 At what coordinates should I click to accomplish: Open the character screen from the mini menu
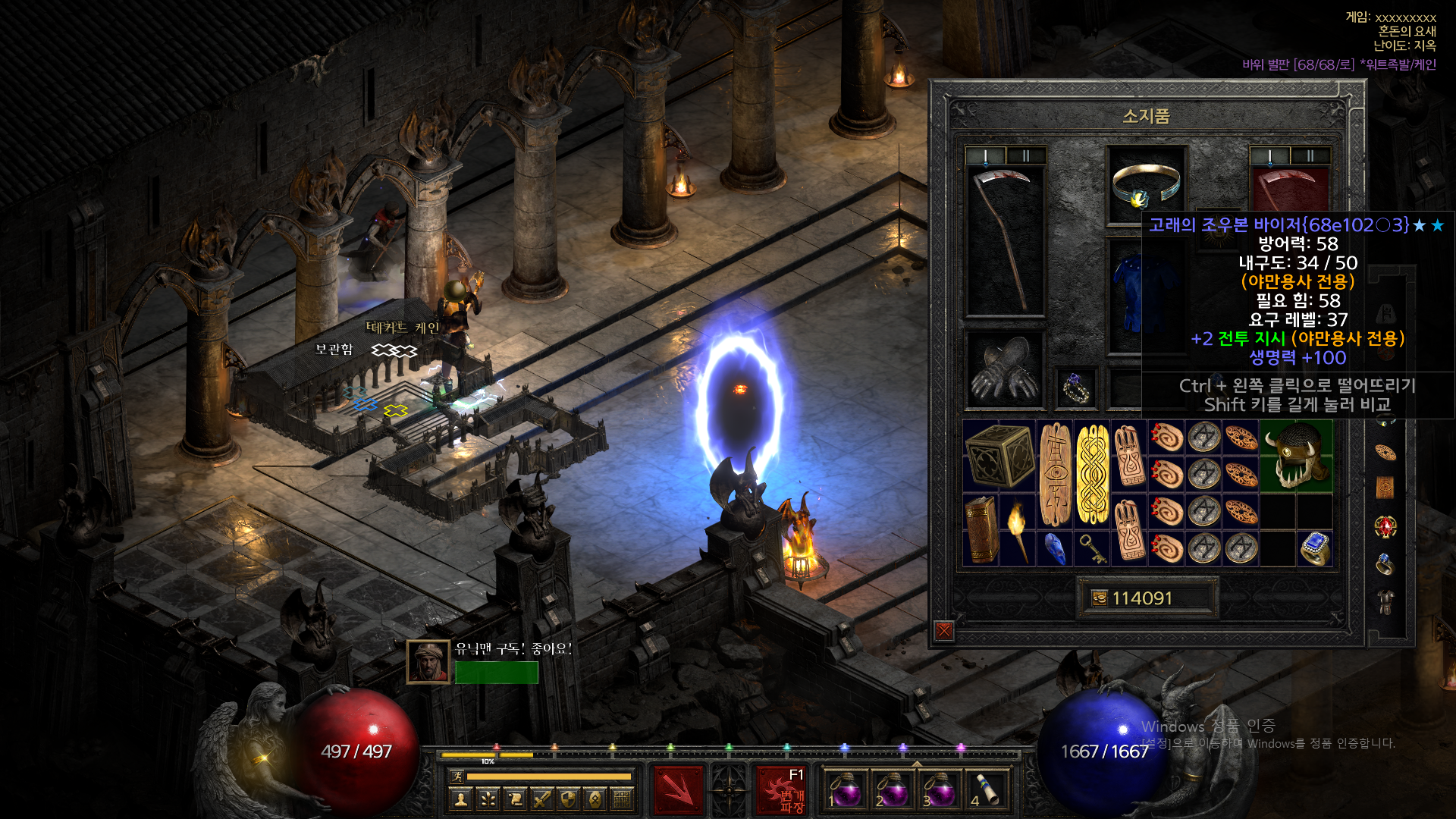[x=460, y=799]
